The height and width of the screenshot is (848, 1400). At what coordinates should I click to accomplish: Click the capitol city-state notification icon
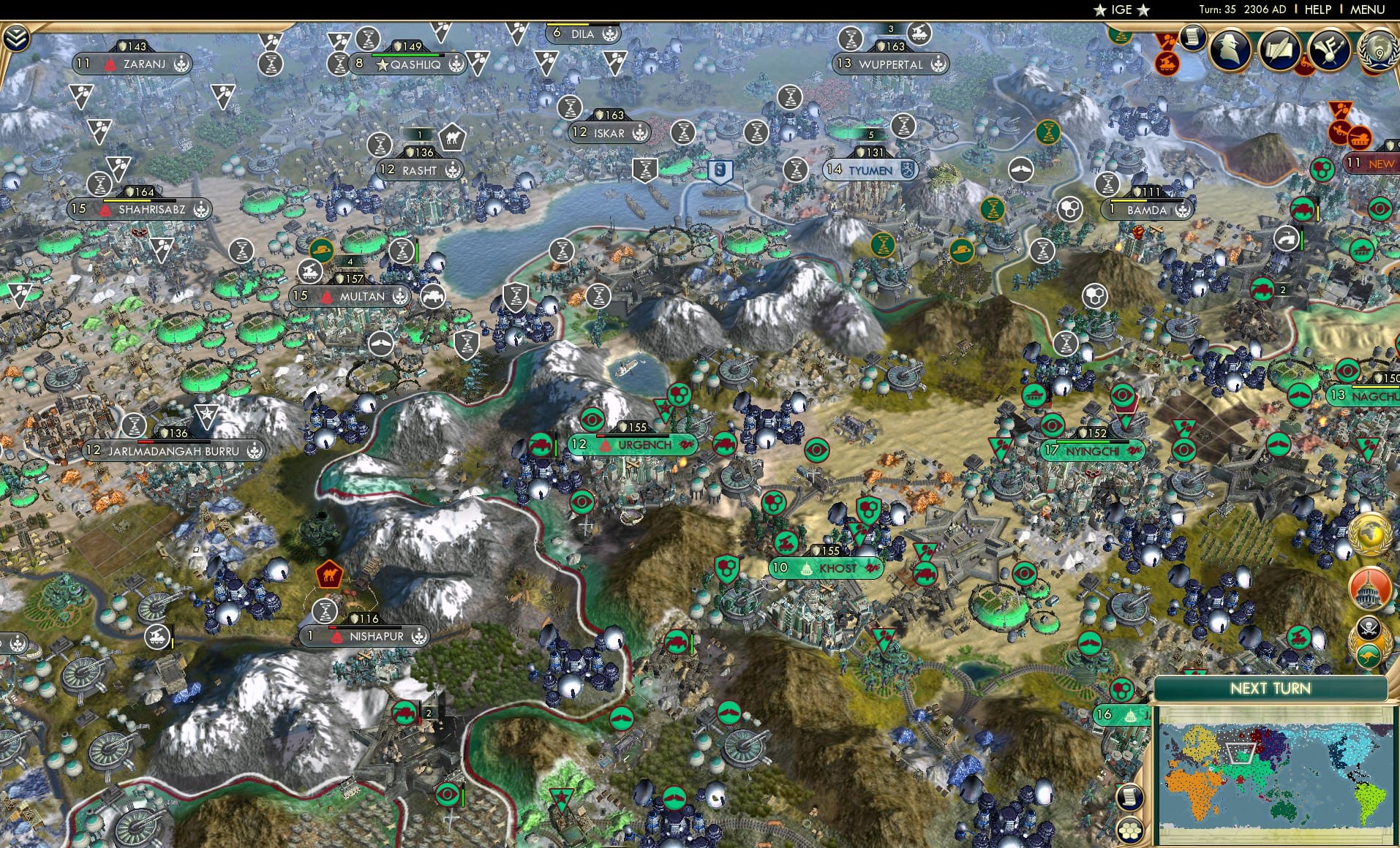[x=1369, y=587]
